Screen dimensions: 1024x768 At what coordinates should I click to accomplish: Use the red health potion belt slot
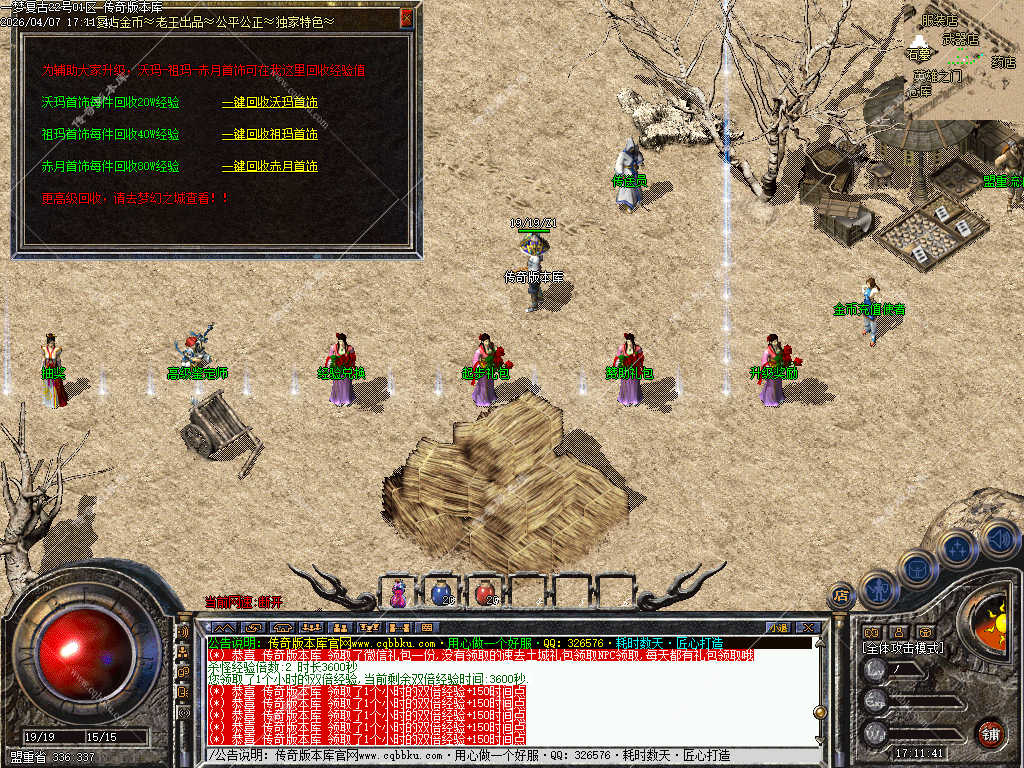click(485, 593)
